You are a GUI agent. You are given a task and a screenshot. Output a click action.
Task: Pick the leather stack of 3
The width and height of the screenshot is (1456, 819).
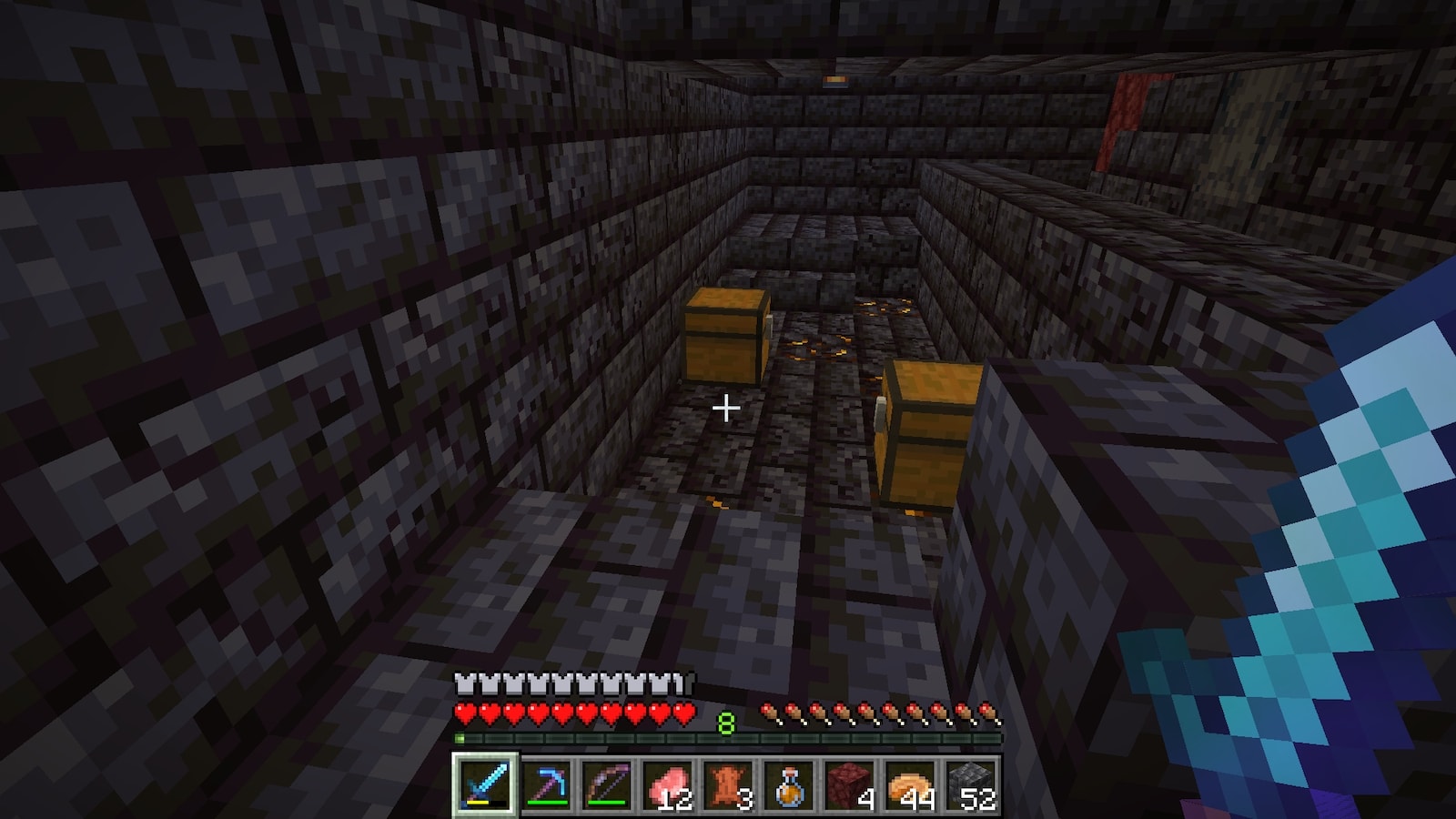point(728,784)
